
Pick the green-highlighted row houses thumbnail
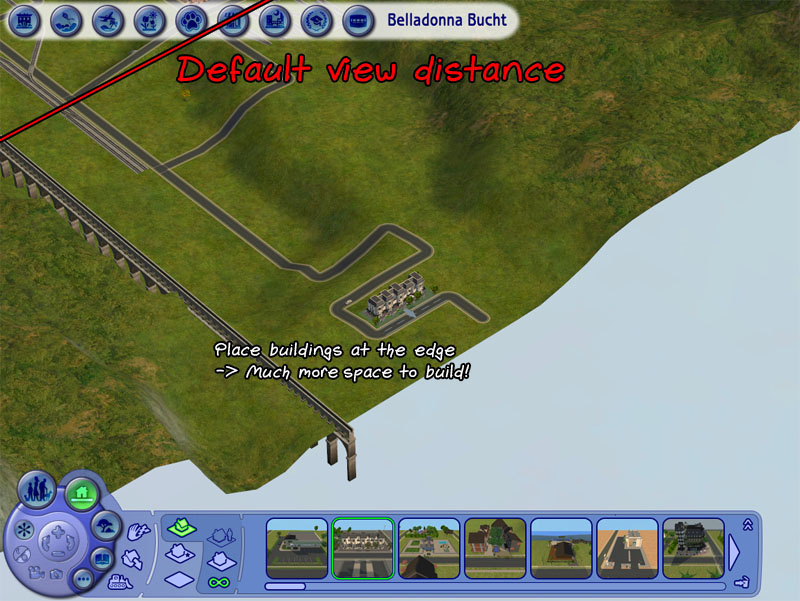pos(363,548)
